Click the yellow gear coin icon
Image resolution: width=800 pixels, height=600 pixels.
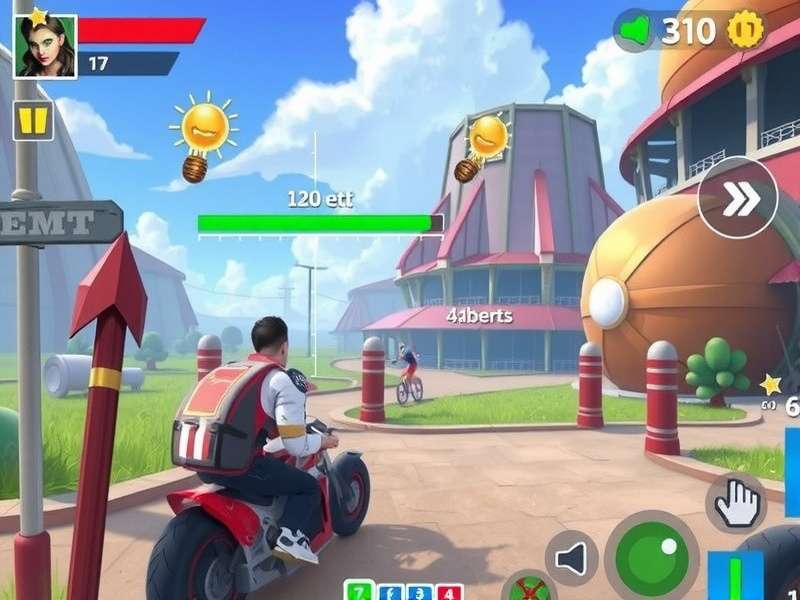pyautogui.click(x=745, y=31)
